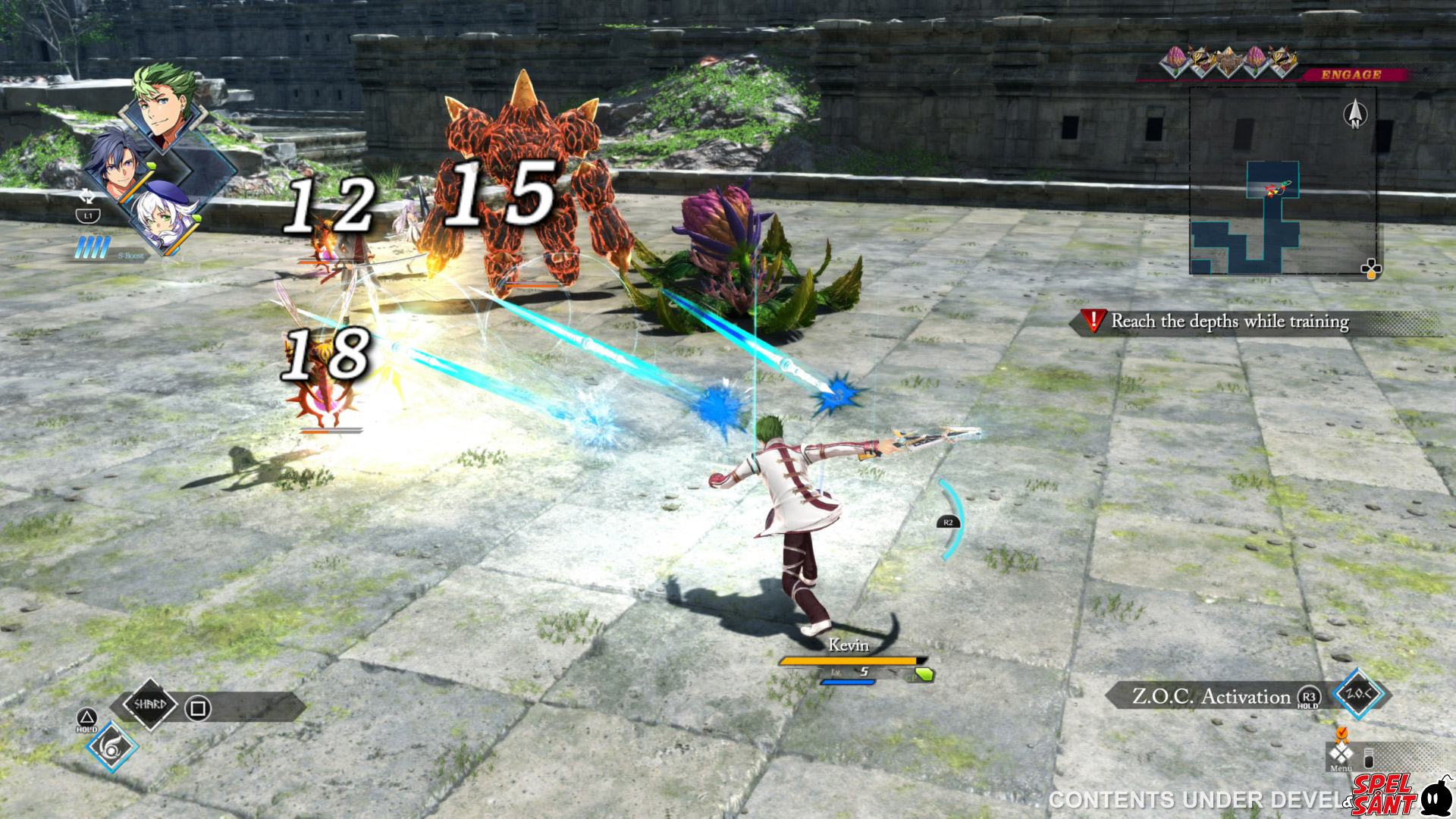Activate the Z.O.C. diamond icon
The image size is (1456, 819).
click(1357, 693)
